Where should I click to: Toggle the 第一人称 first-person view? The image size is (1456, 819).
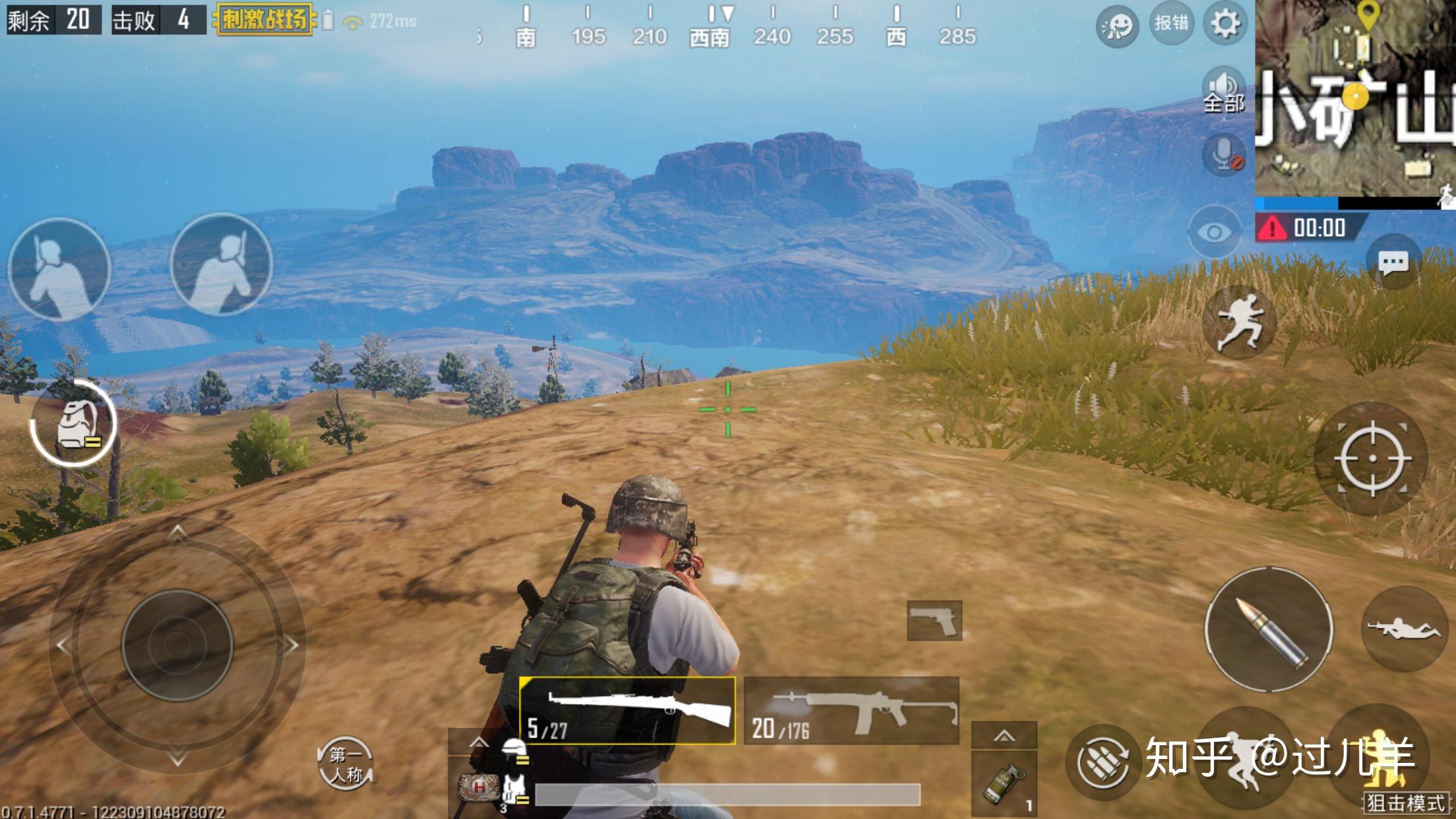pos(346,764)
